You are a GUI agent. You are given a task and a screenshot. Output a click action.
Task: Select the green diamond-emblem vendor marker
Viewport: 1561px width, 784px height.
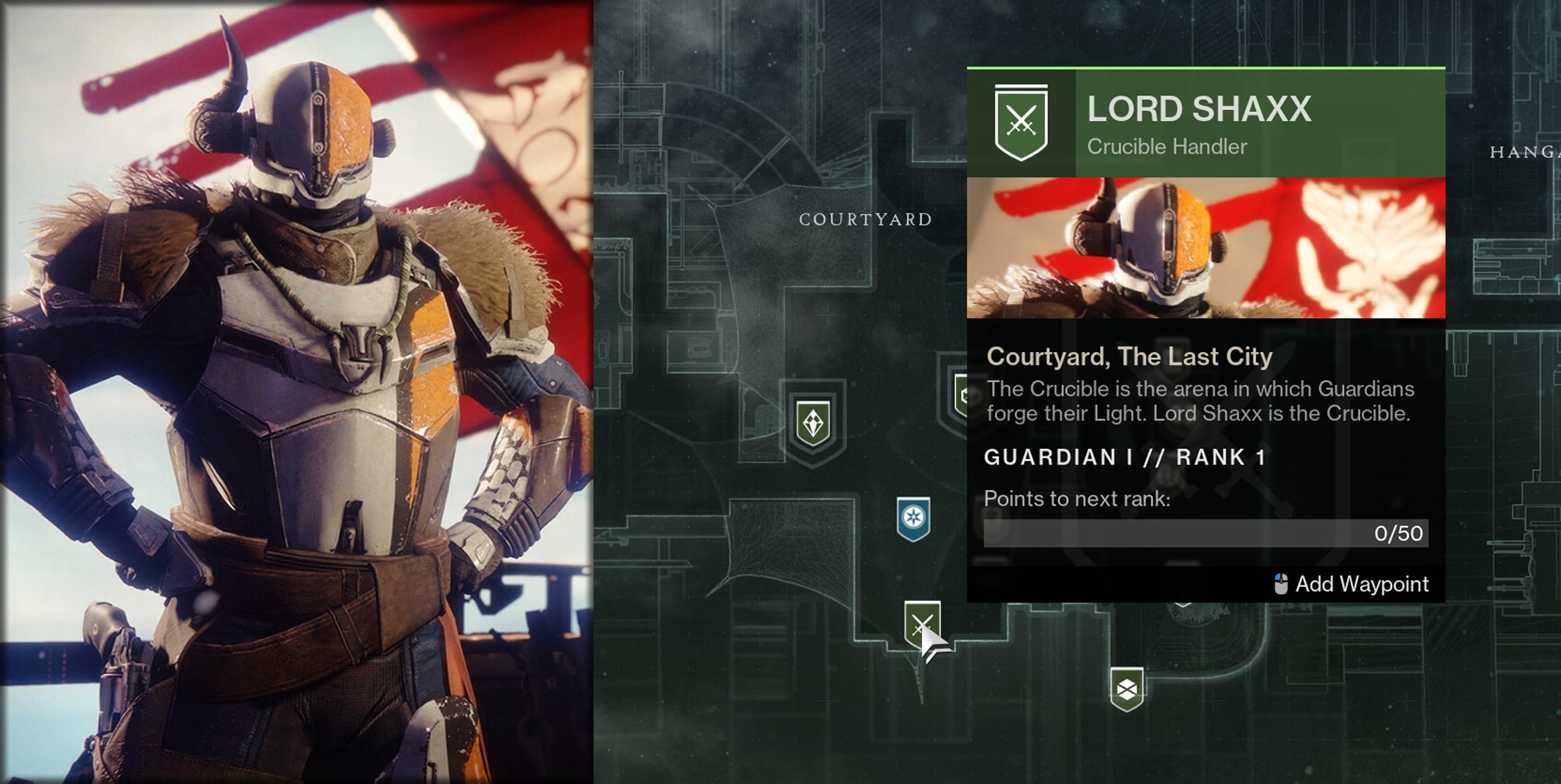pyautogui.click(x=813, y=423)
